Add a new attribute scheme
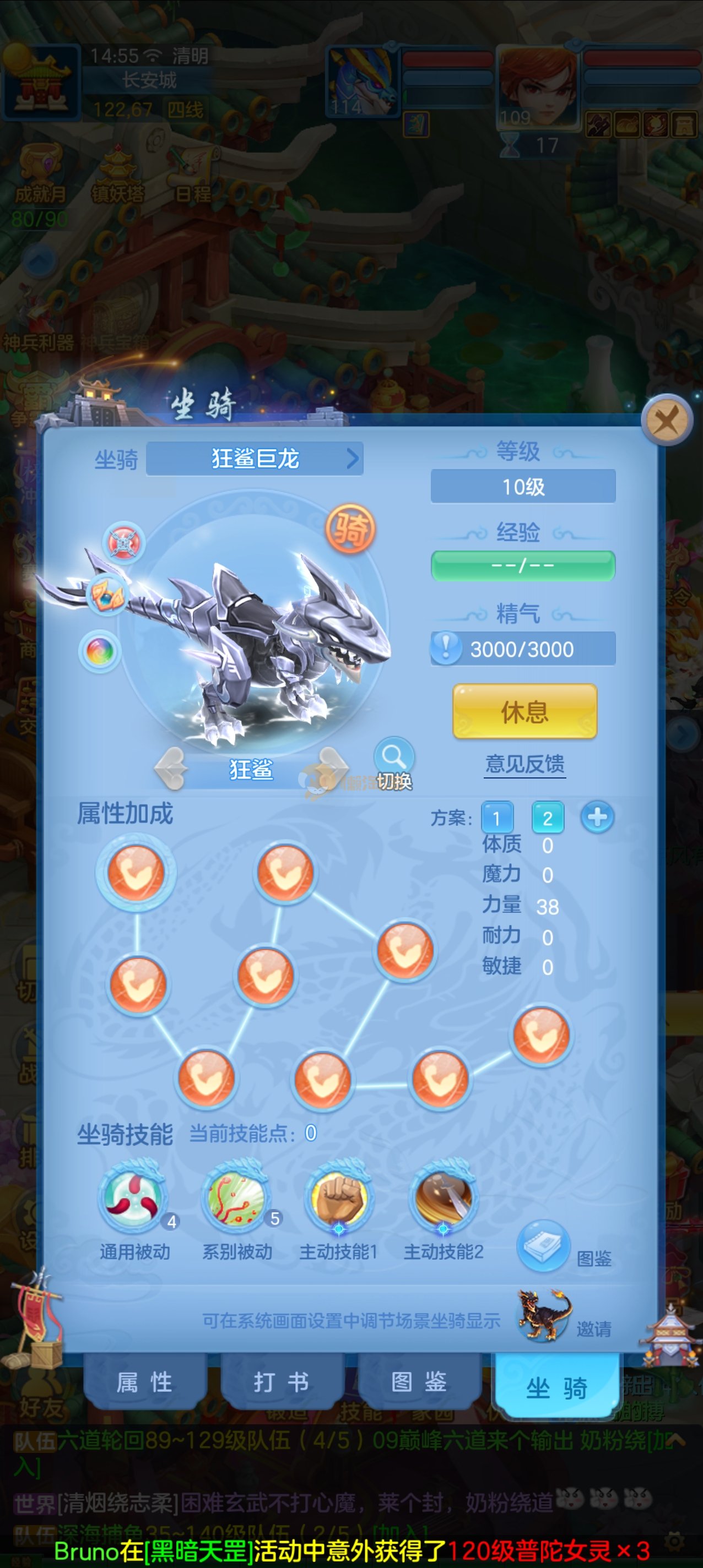 [x=597, y=817]
